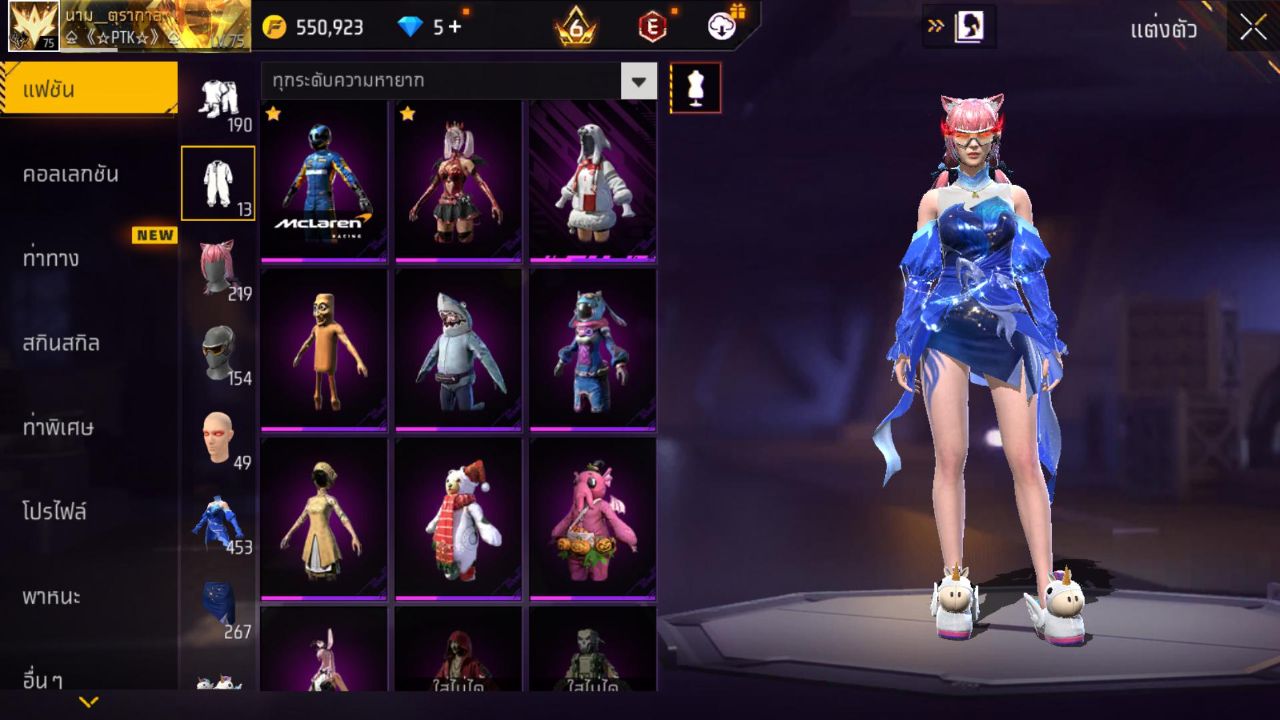
Task: Choose the grey shark costume
Action: [458, 350]
